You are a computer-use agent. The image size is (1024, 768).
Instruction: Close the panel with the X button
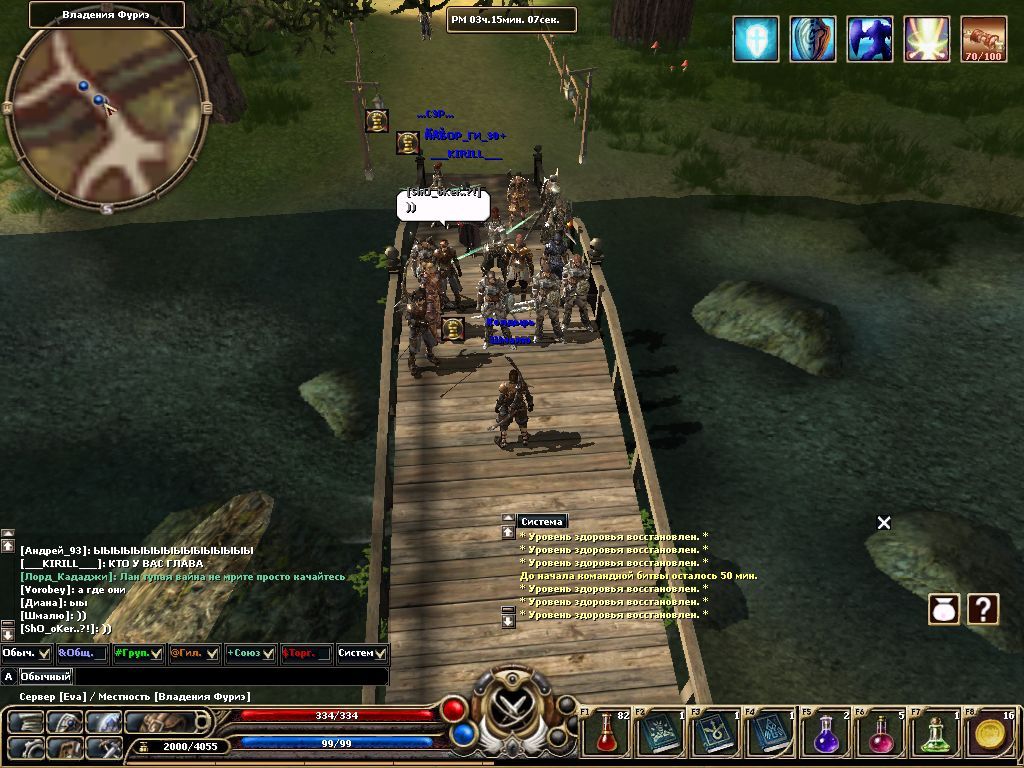pos(884,522)
